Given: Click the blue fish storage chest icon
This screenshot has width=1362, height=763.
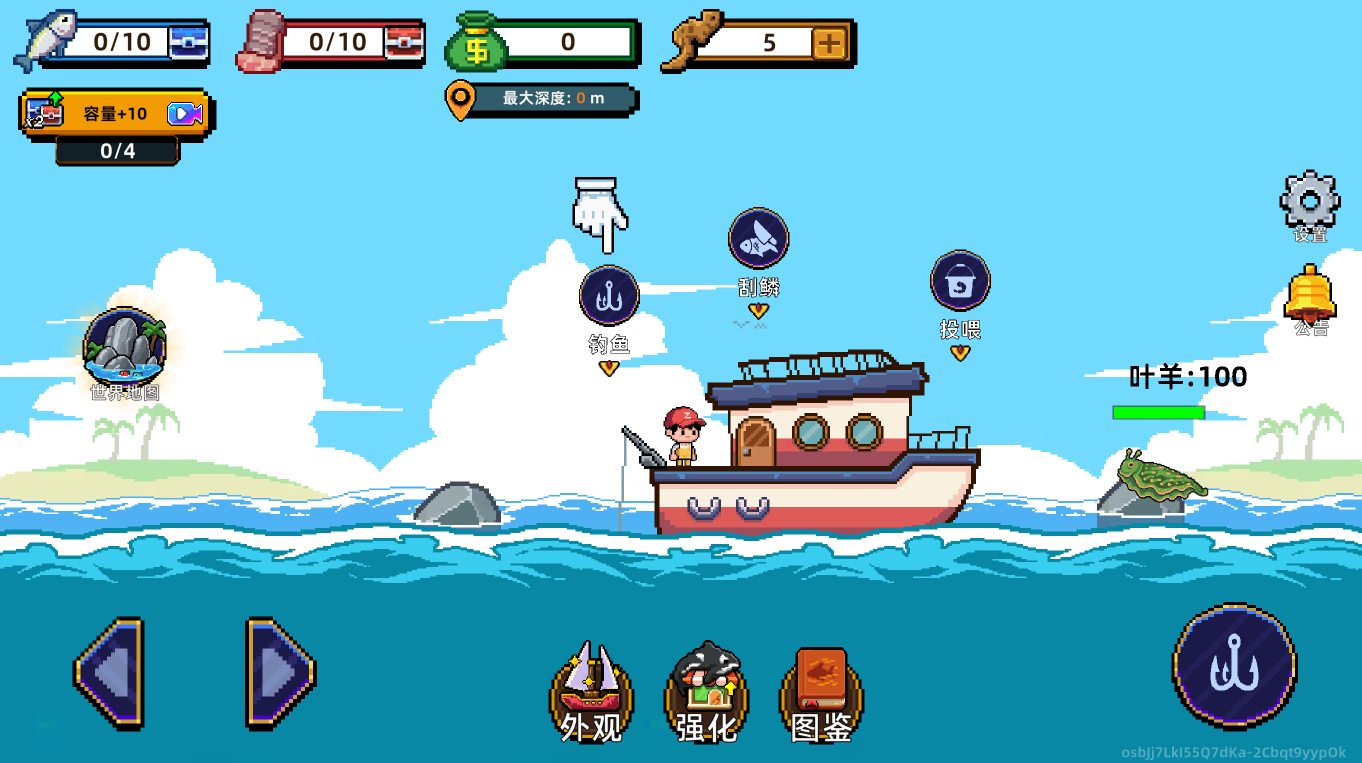Looking at the screenshot, I should point(188,42).
